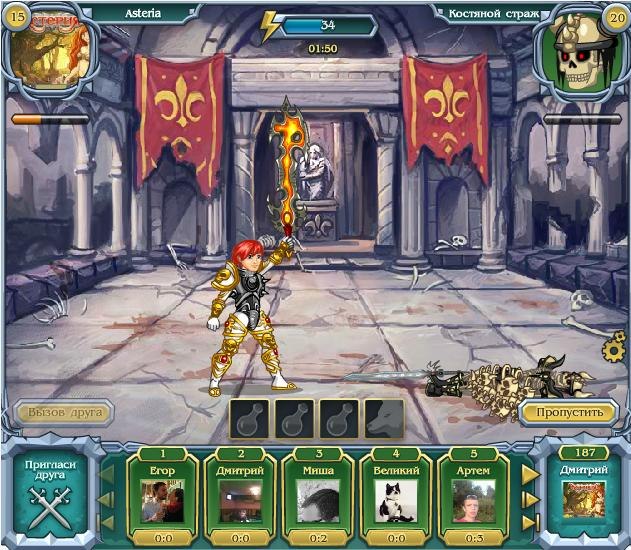Select friend card Артем

472,491
